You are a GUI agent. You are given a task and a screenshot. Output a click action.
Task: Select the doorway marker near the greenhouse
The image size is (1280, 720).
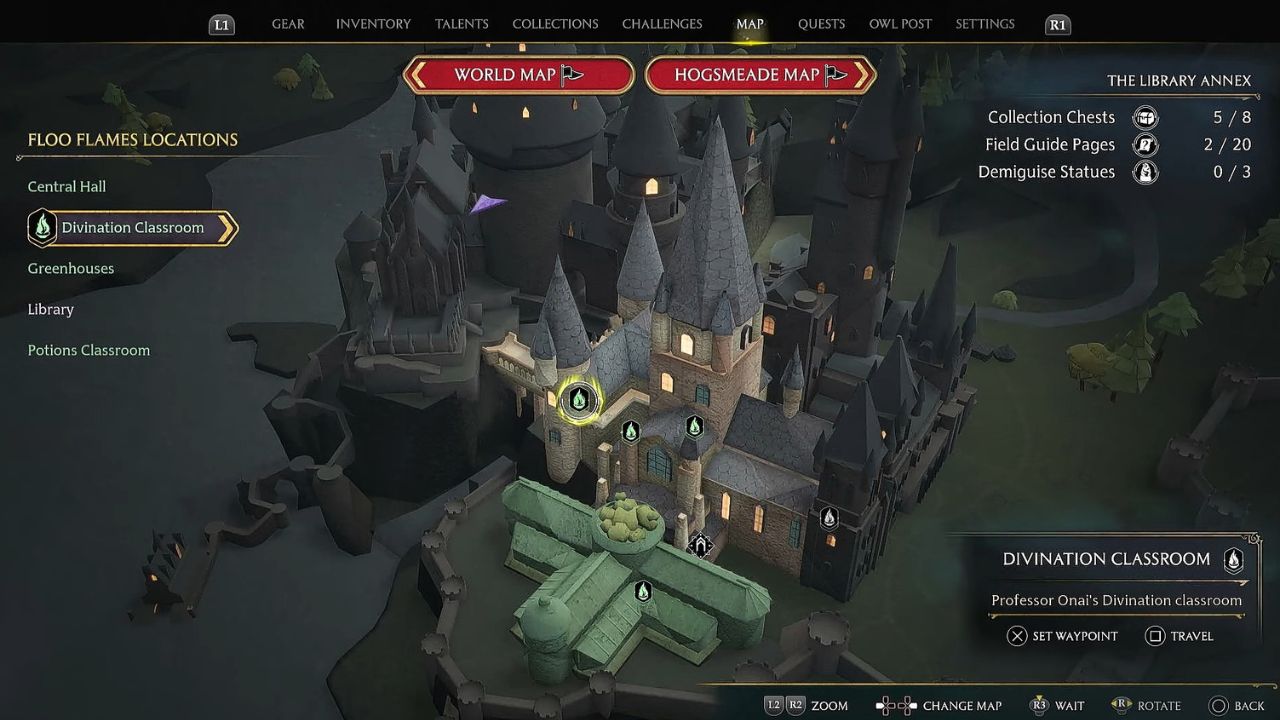(x=700, y=546)
